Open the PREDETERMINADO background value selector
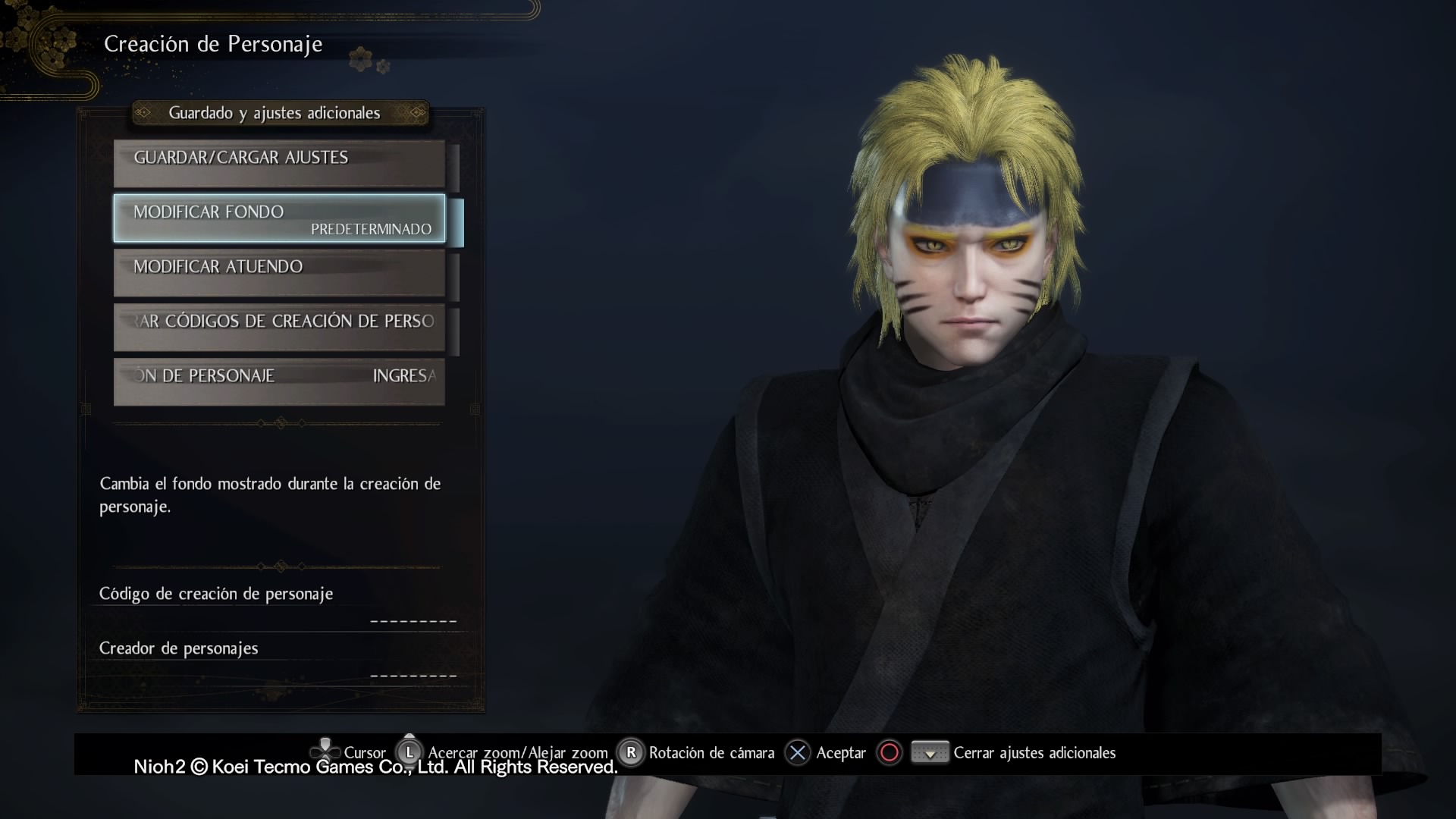The image size is (1456, 819). pos(371,229)
